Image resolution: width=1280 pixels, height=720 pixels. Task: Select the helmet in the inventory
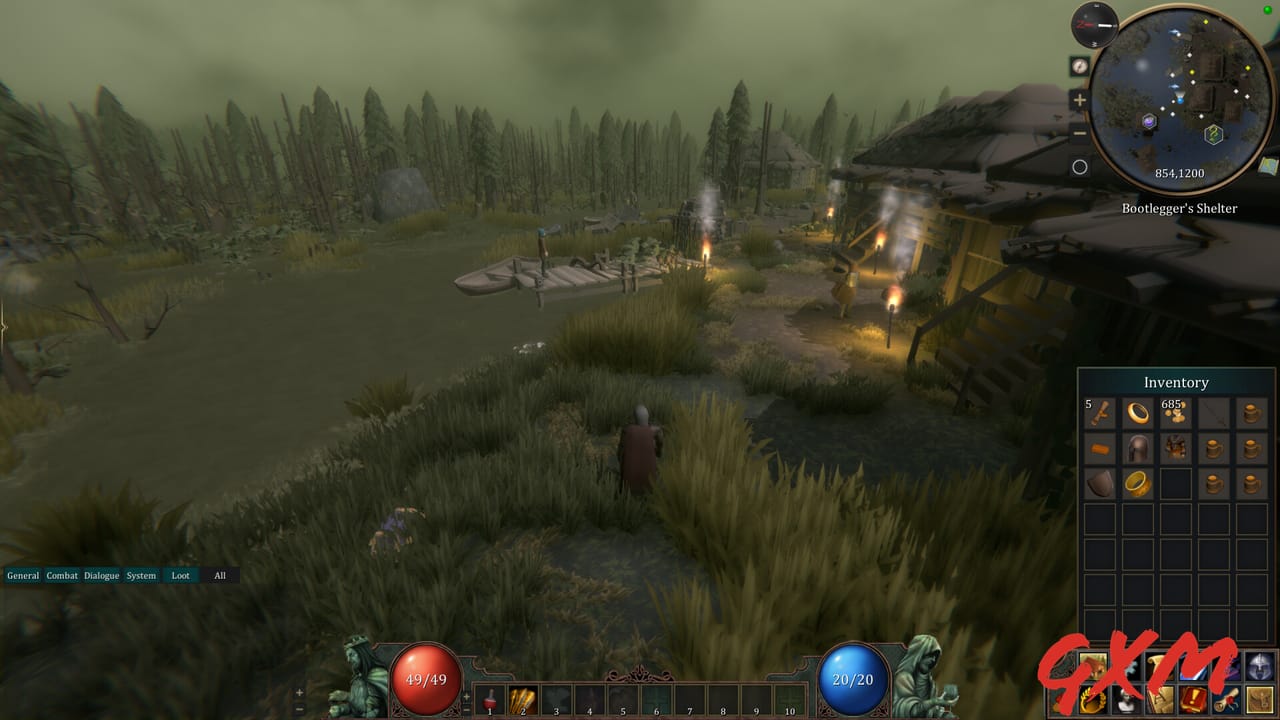[1139, 448]
